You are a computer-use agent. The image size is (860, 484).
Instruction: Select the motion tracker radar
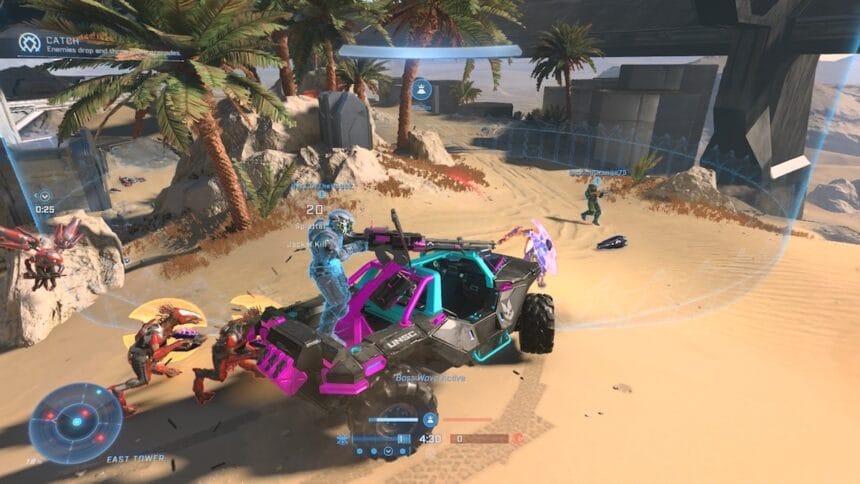[76, 423]
